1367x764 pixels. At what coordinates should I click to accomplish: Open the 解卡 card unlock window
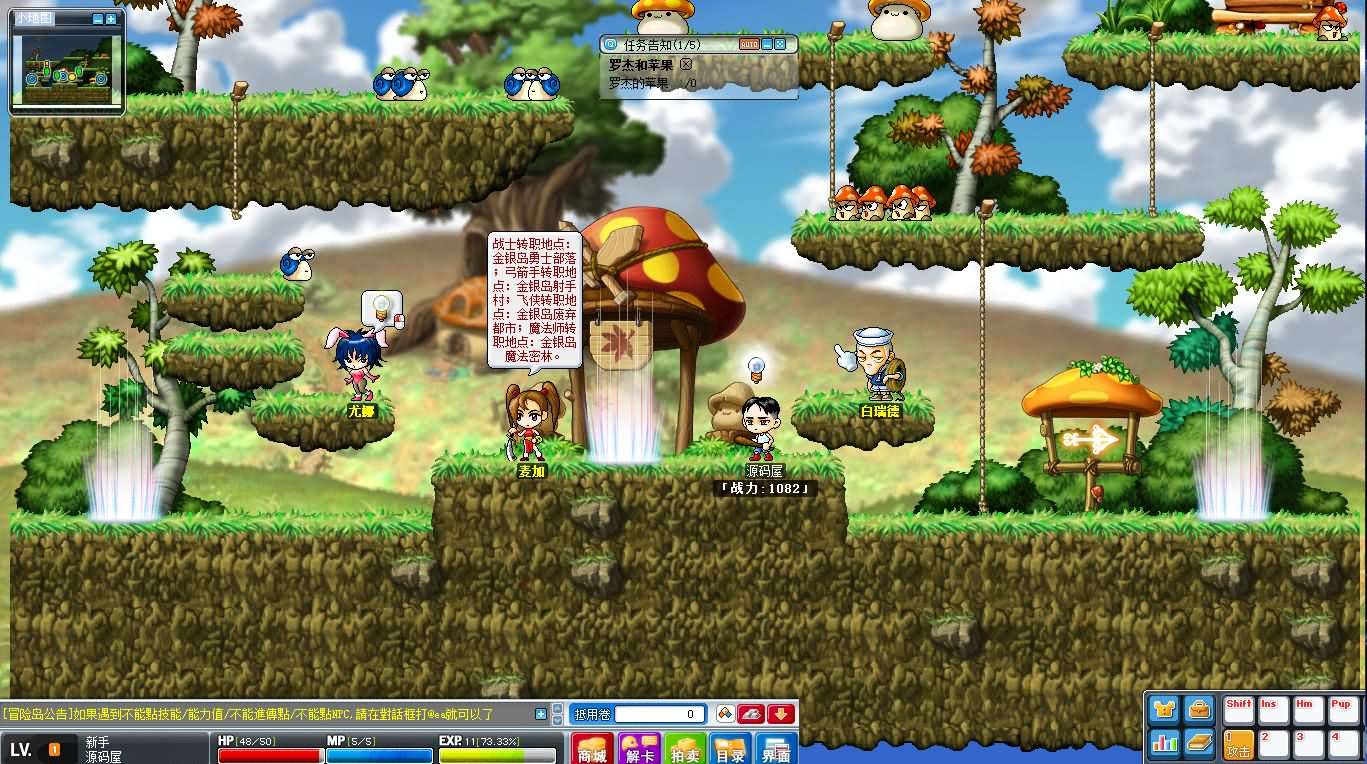tap(640, 749)
